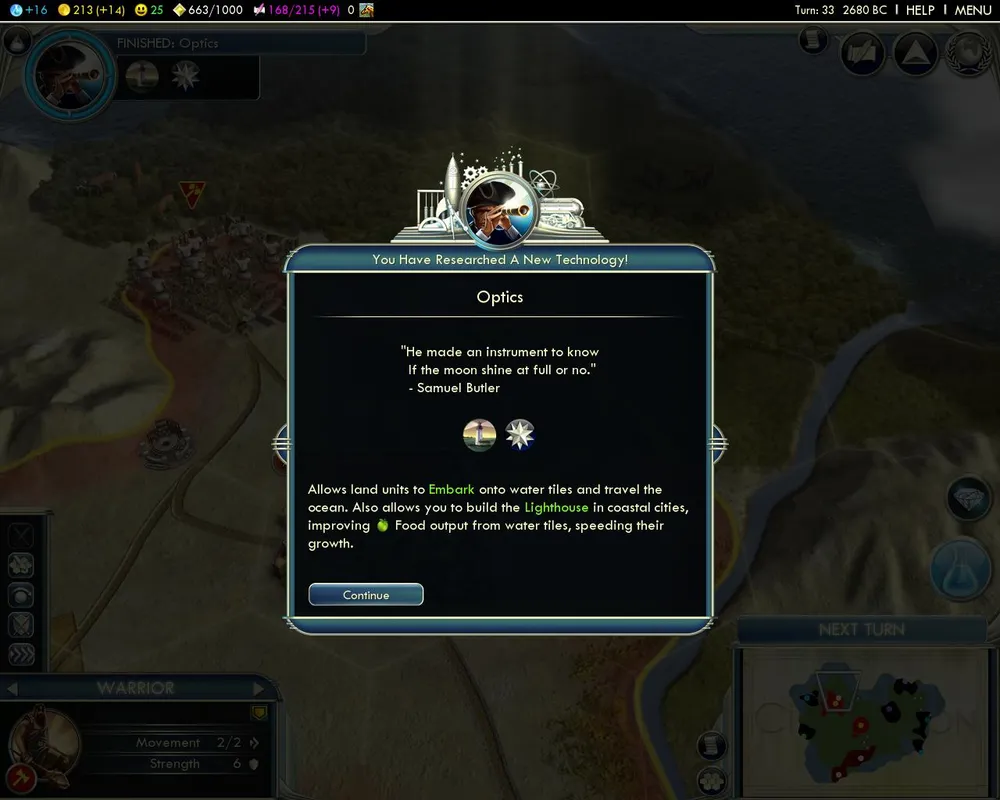Open the scroll icon next to the Advisors button
The image size is (1000, 800).
tap(814, 41)
